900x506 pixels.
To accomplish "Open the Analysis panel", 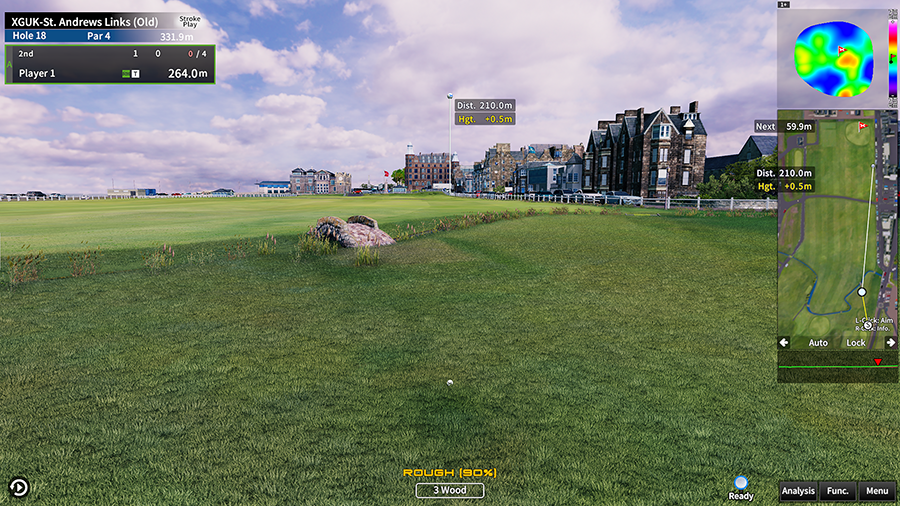I will pyautogui.click(x=798, y=491).
